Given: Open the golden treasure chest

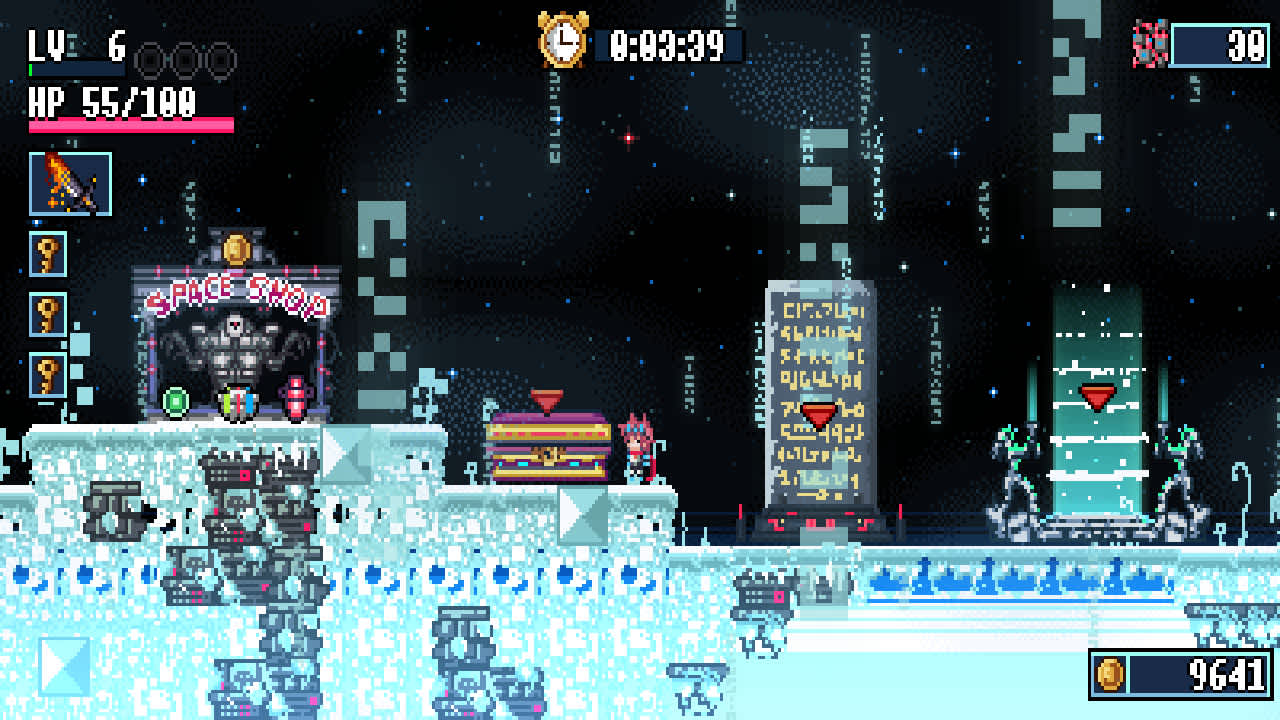Looking at the screenshot, I should click(x=548, y=450).
